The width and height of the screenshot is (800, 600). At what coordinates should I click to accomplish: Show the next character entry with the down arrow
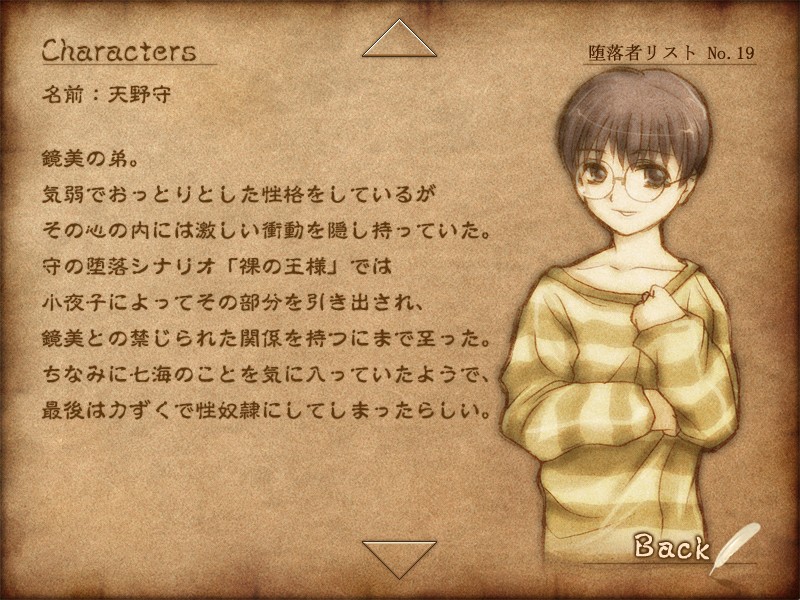tap(399, 559)
